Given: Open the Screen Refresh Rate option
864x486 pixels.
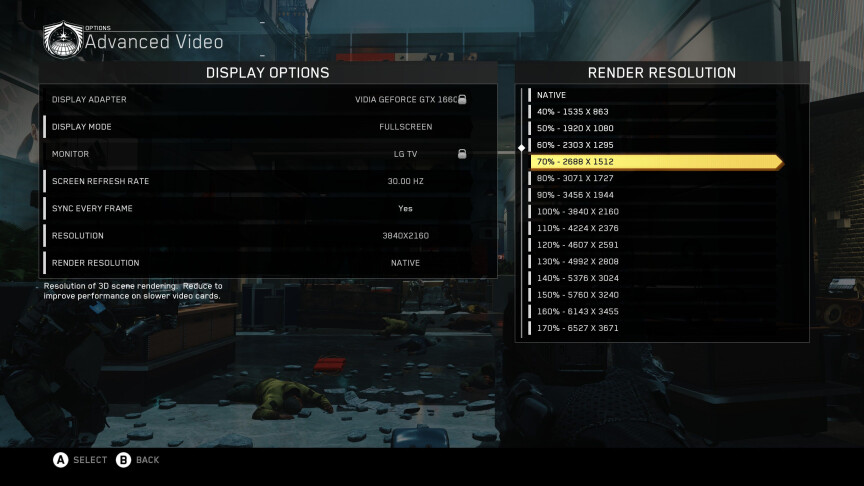Looking at the screenshot, I should tap(268, 181).
